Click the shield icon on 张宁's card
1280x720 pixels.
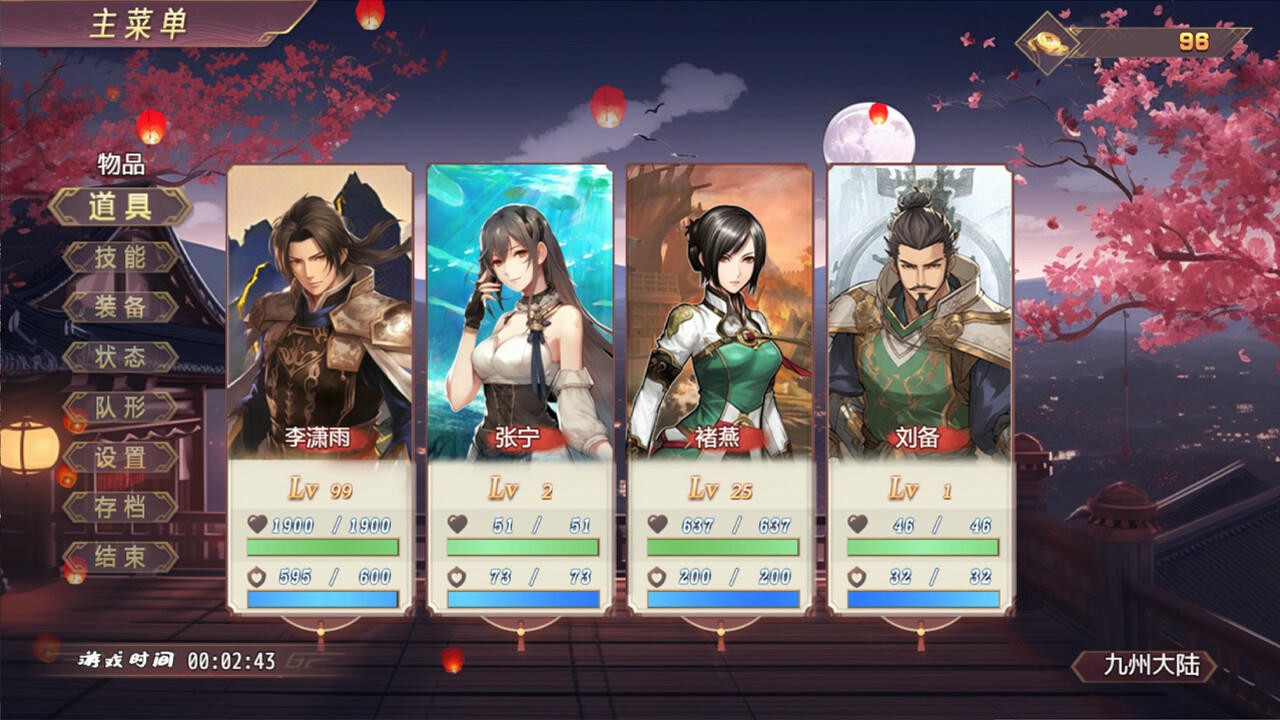(459, 578)
